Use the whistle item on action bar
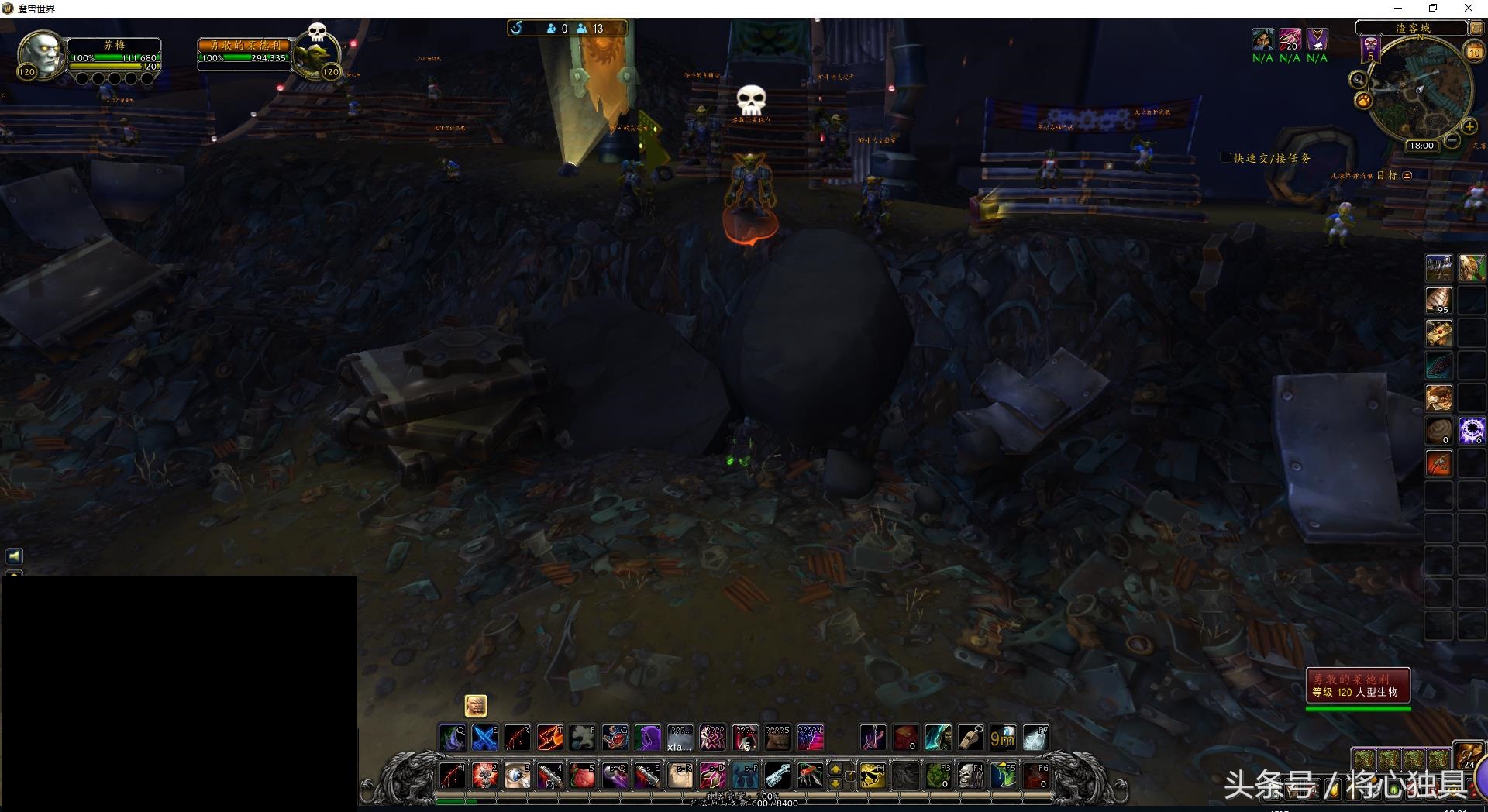1488x812 pixels. (x=970, y=738)
